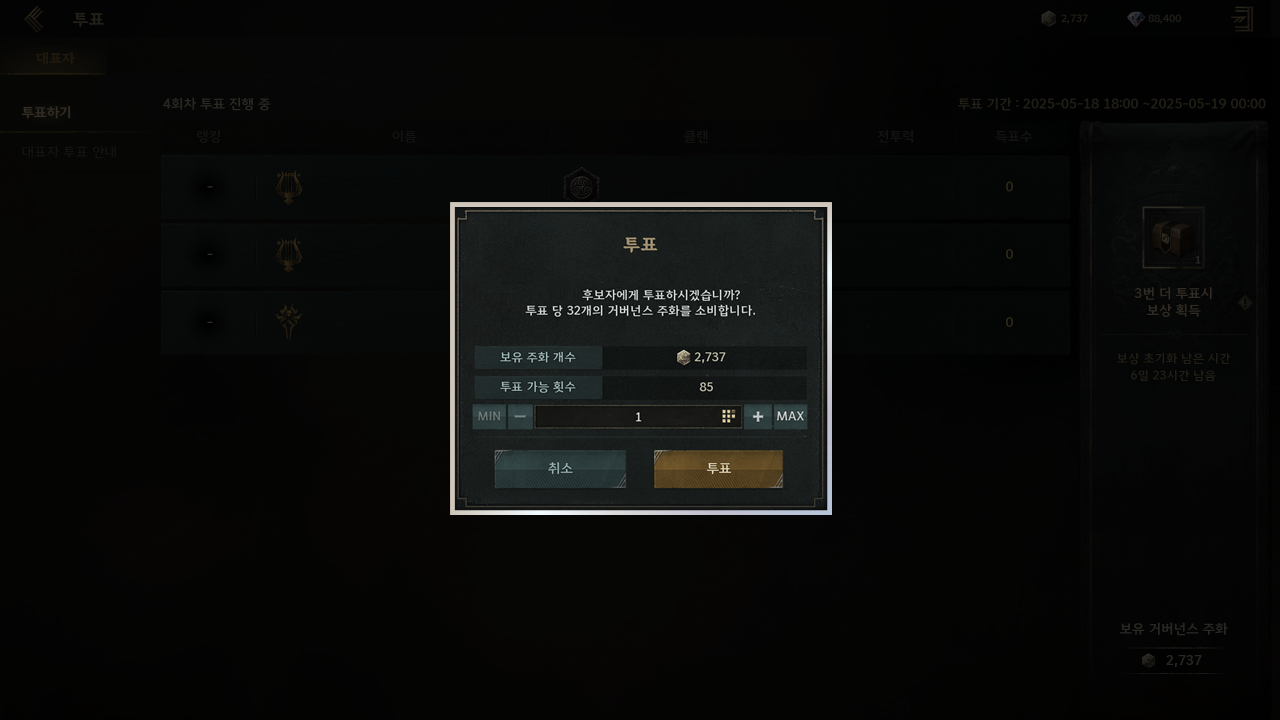Open 대표자 투표 안내 menu entry
This screenshot has height=720, width=1280.
click(69, 152)
